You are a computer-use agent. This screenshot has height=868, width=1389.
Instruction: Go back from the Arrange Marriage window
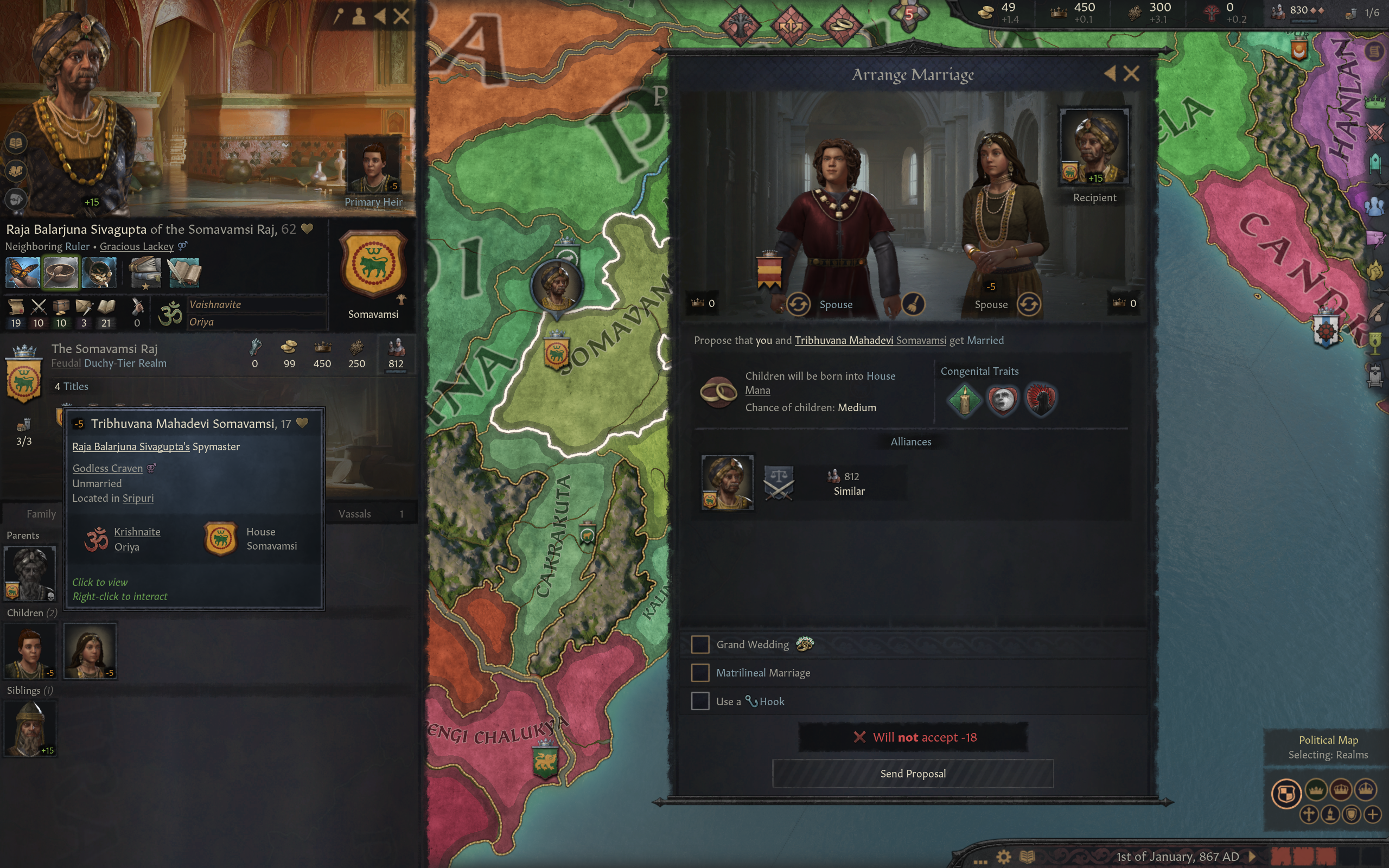(1110, 73)
